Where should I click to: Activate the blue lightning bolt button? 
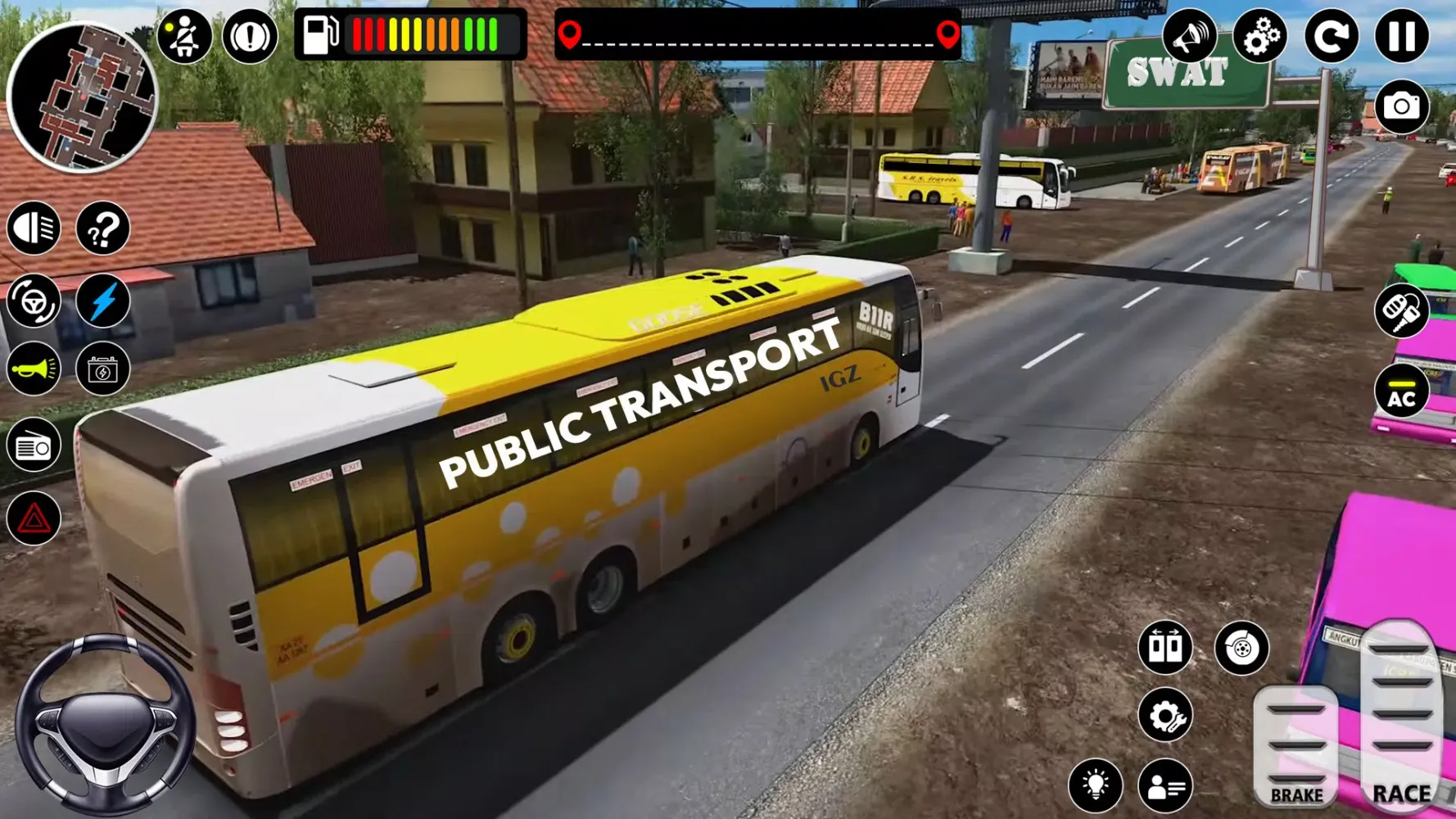pyautogui.click(x=103, y=301)
